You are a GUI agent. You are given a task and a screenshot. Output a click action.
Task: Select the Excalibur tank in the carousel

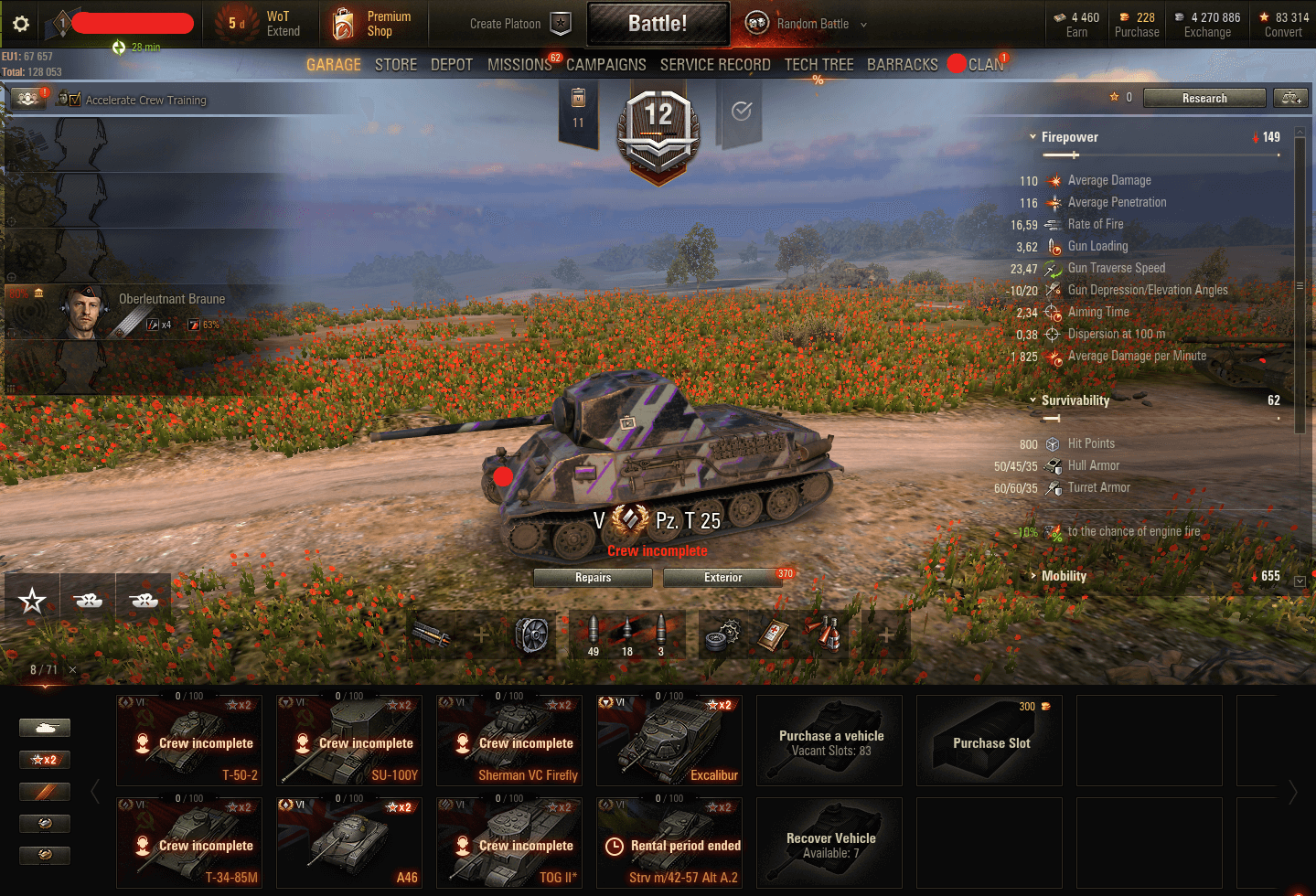(669, 741)
